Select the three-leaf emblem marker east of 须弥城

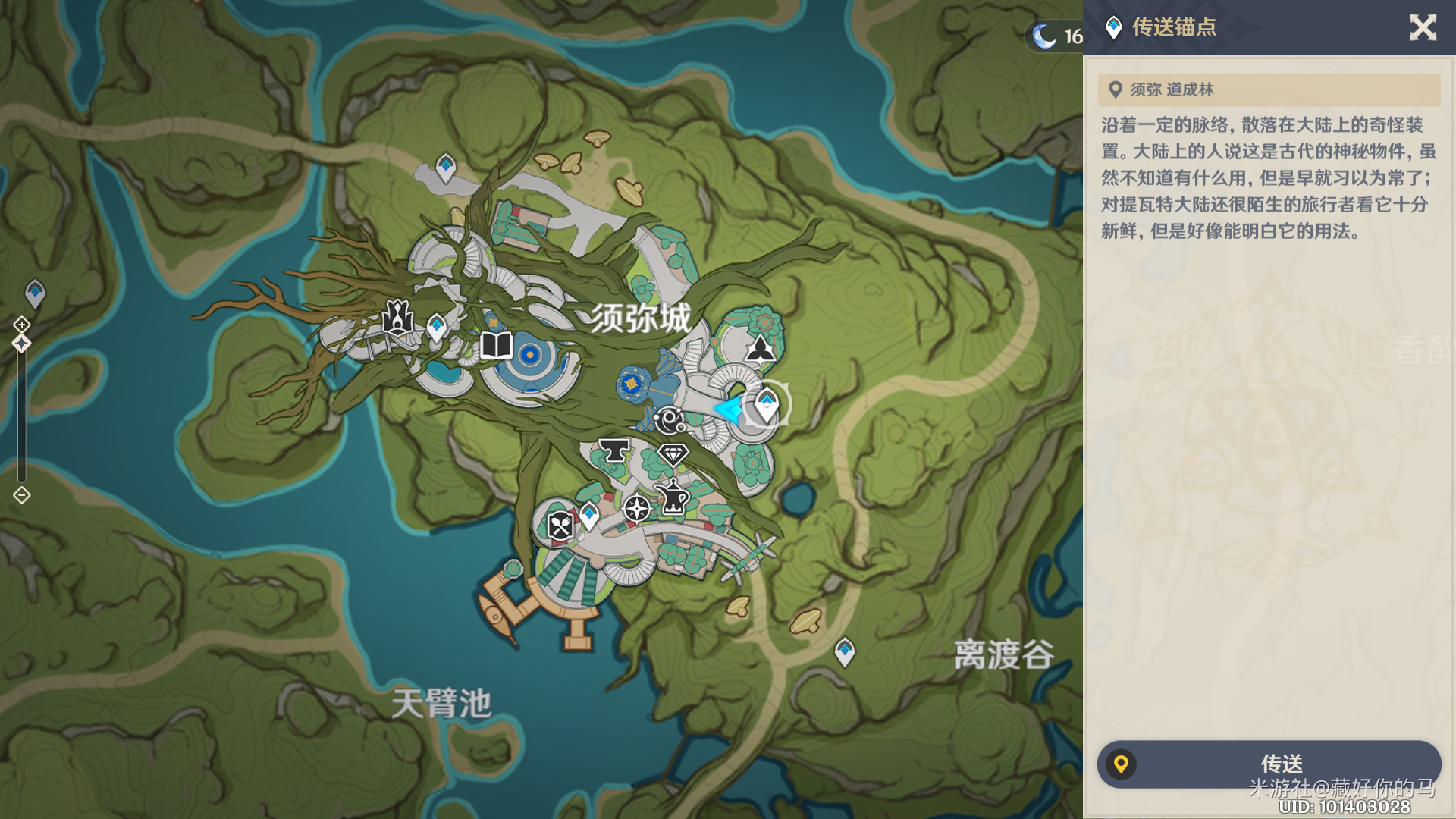click(x=760, y=349)
